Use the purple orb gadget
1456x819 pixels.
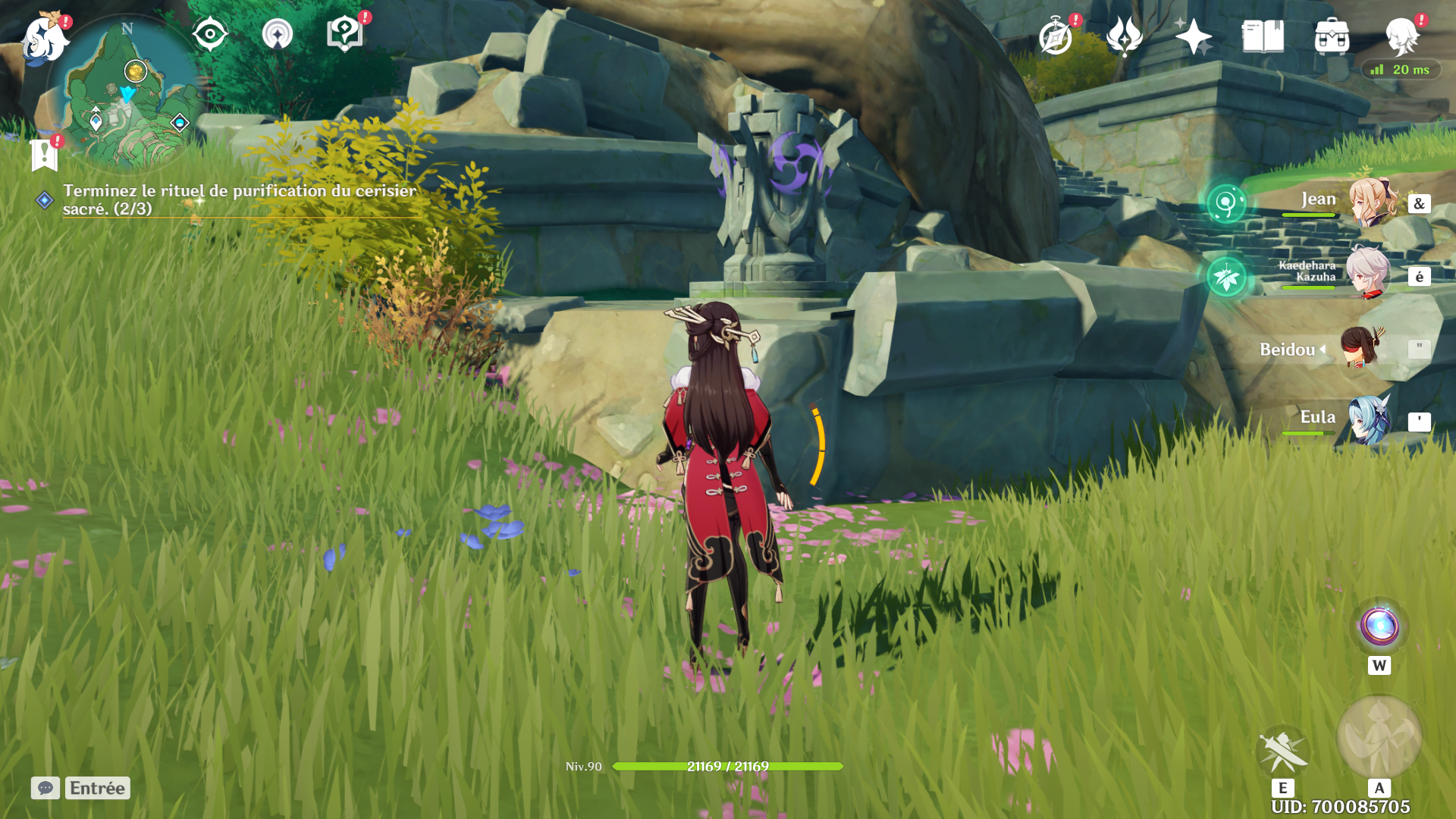click(1379, 627)
